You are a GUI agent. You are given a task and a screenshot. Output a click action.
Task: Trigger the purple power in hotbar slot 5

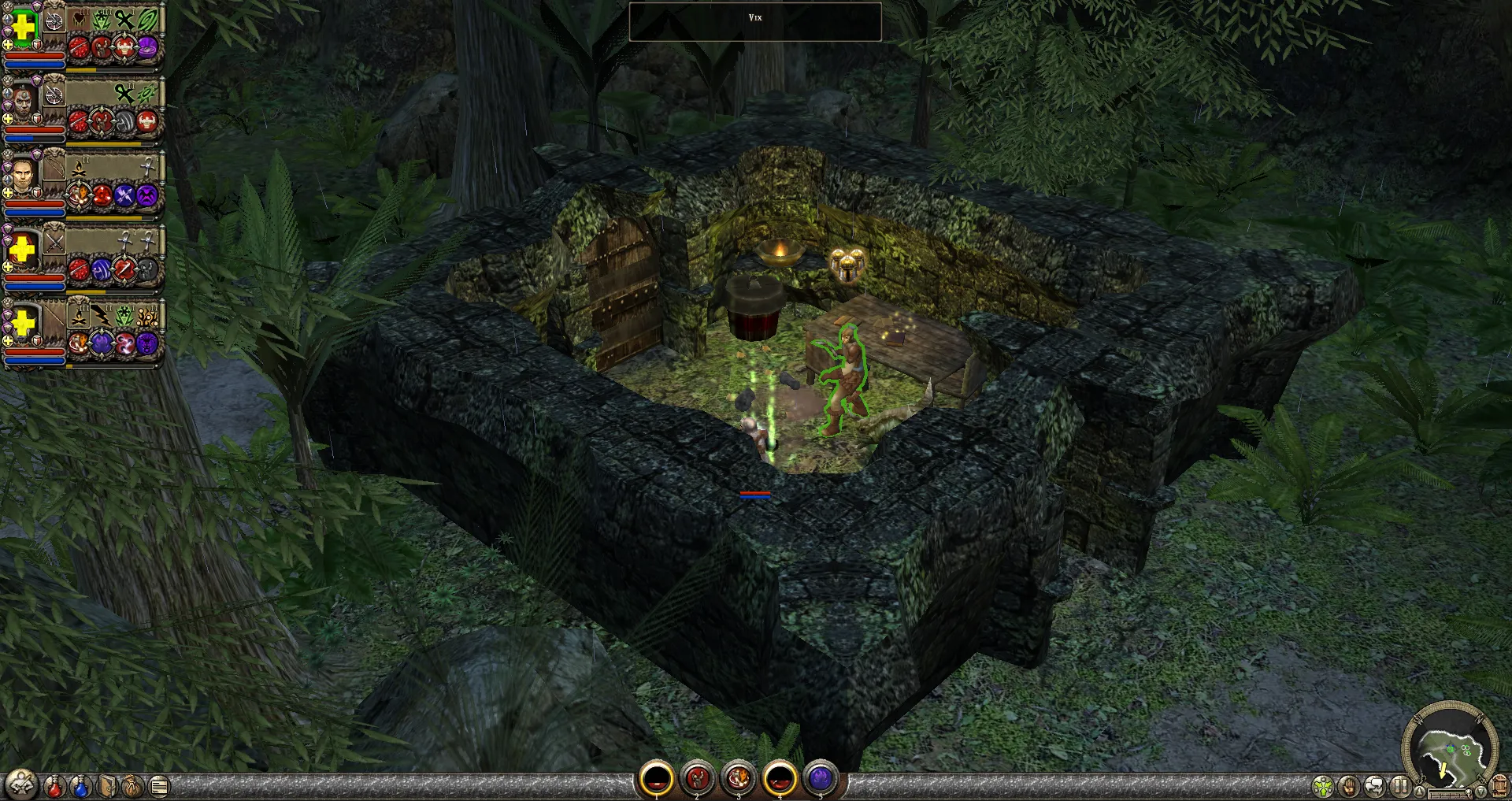tap(821, 780)
